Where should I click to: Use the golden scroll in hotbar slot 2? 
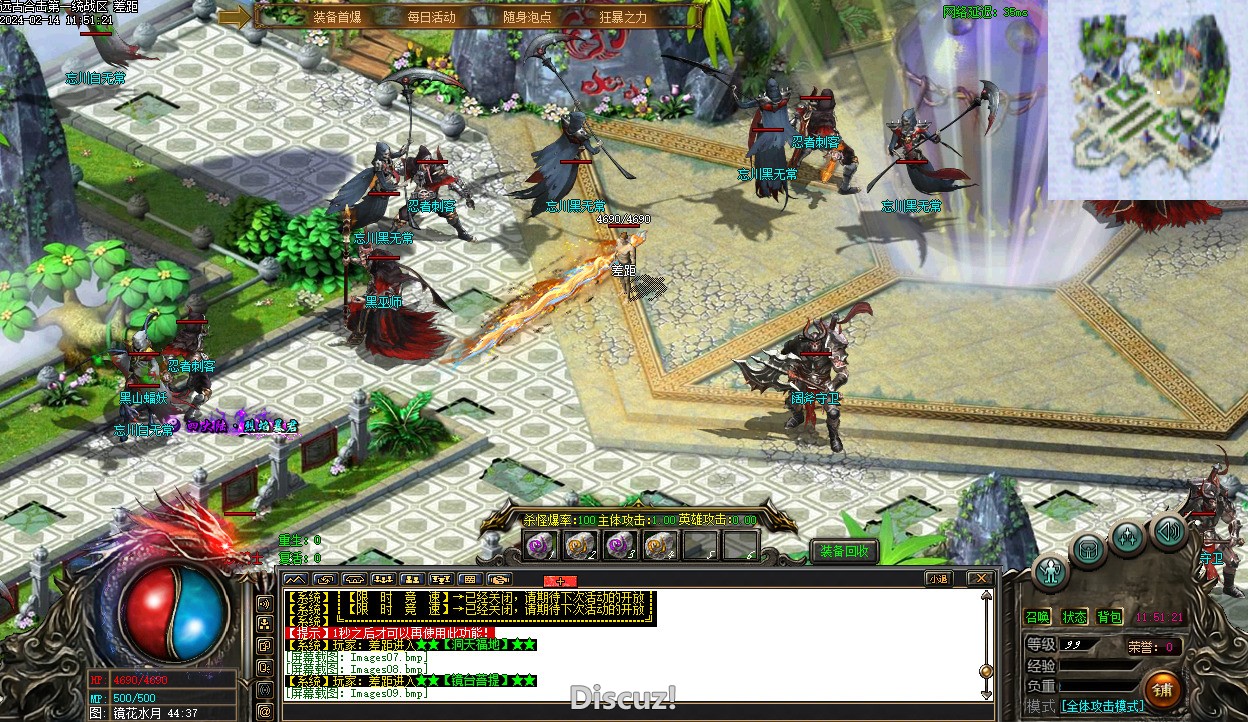(579, 545)
